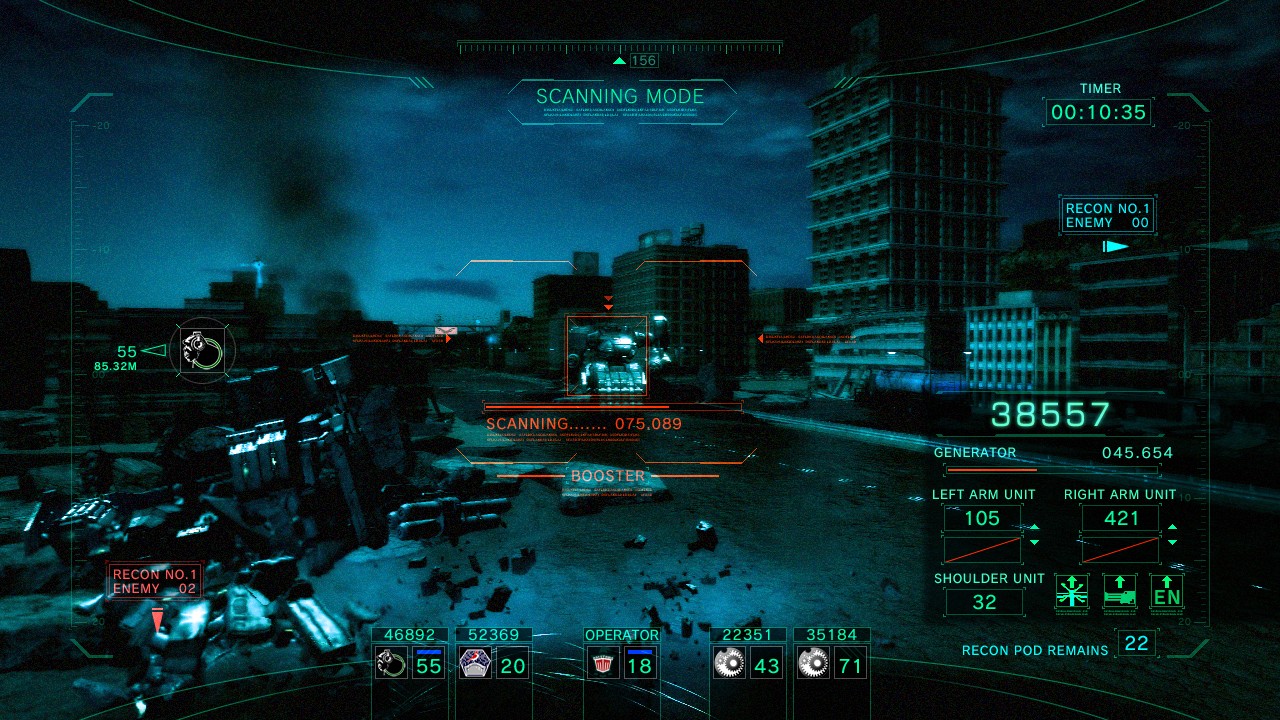1280x720 pixels.
Task: Activate the spread missile shoulder unit icon
Action: coord(1072,591)
